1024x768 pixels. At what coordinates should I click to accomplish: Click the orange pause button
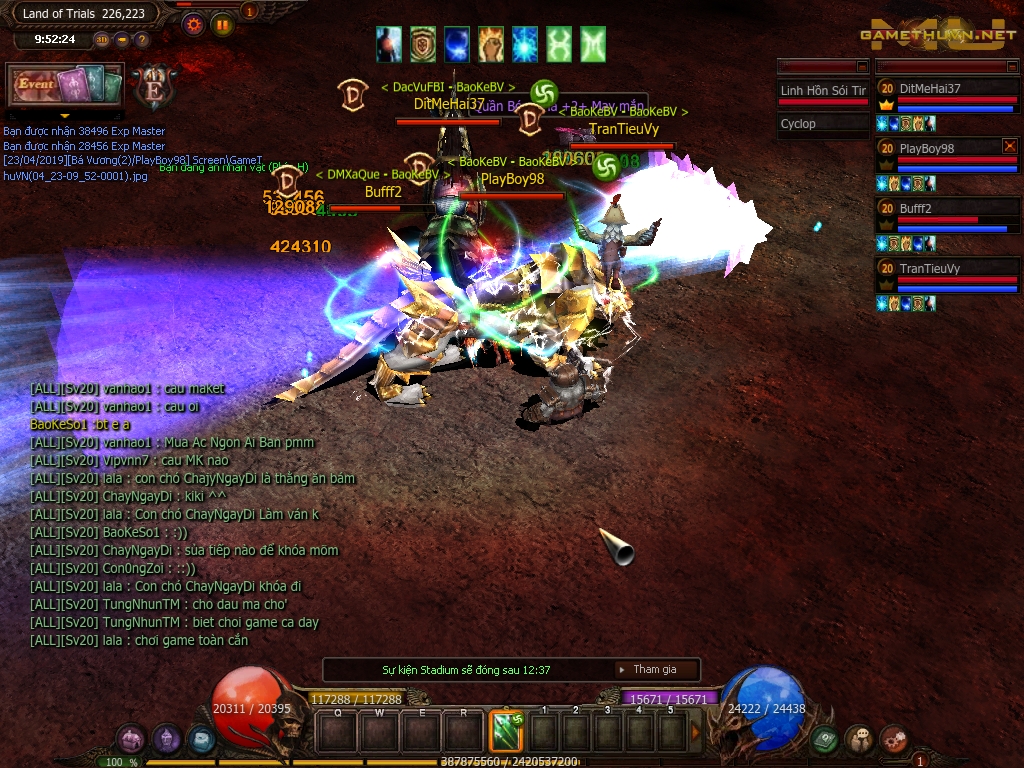point(222,25)
